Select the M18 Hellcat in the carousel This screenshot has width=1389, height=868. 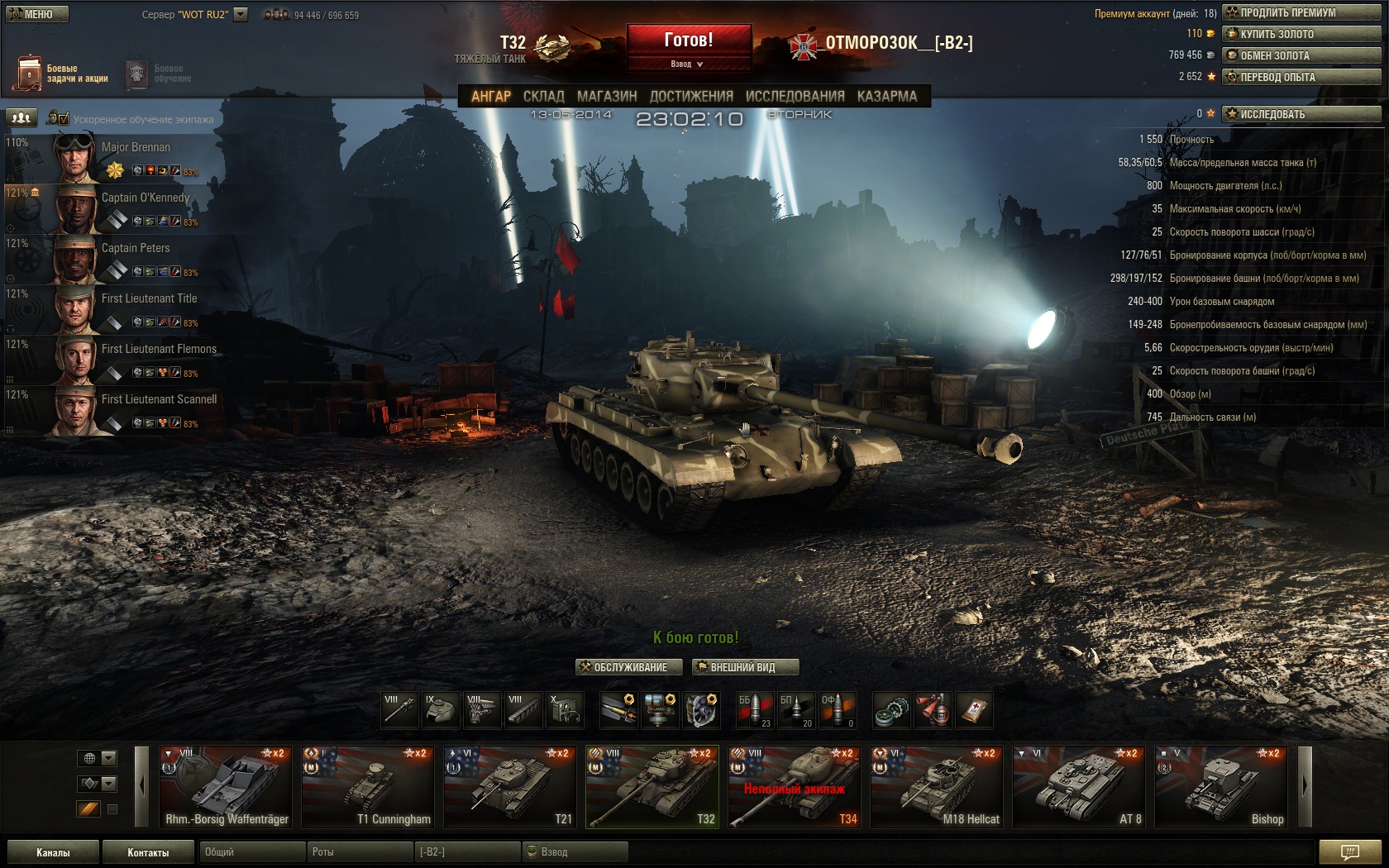pos(938,787)
